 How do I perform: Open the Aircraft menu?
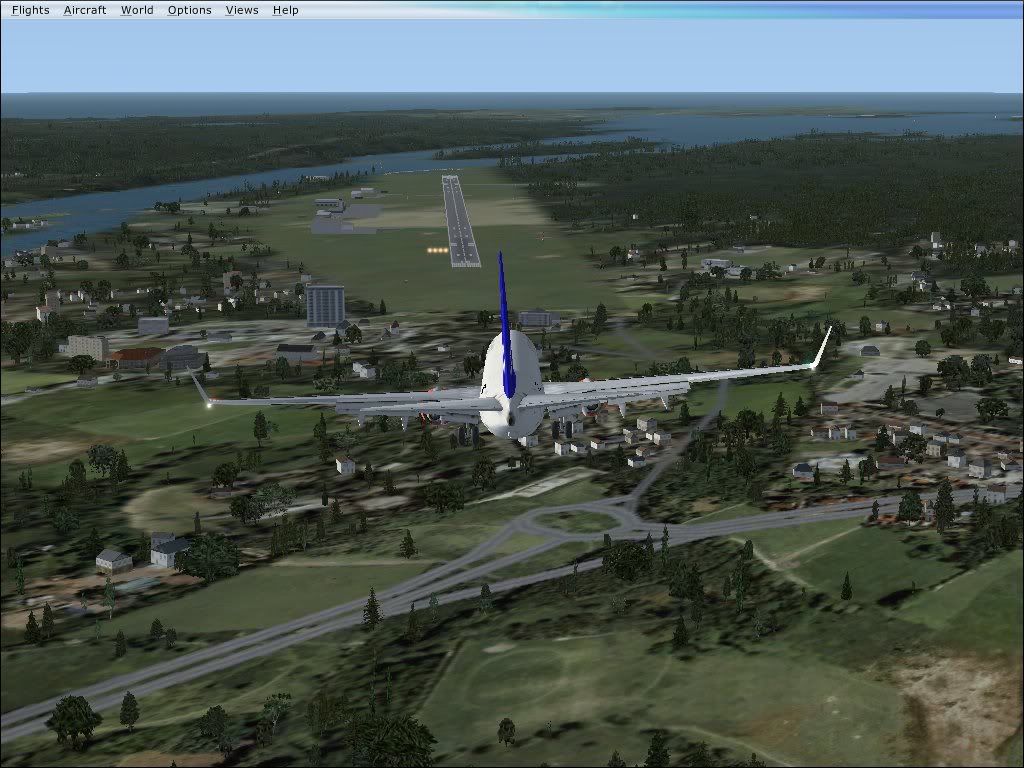[85, 10]
